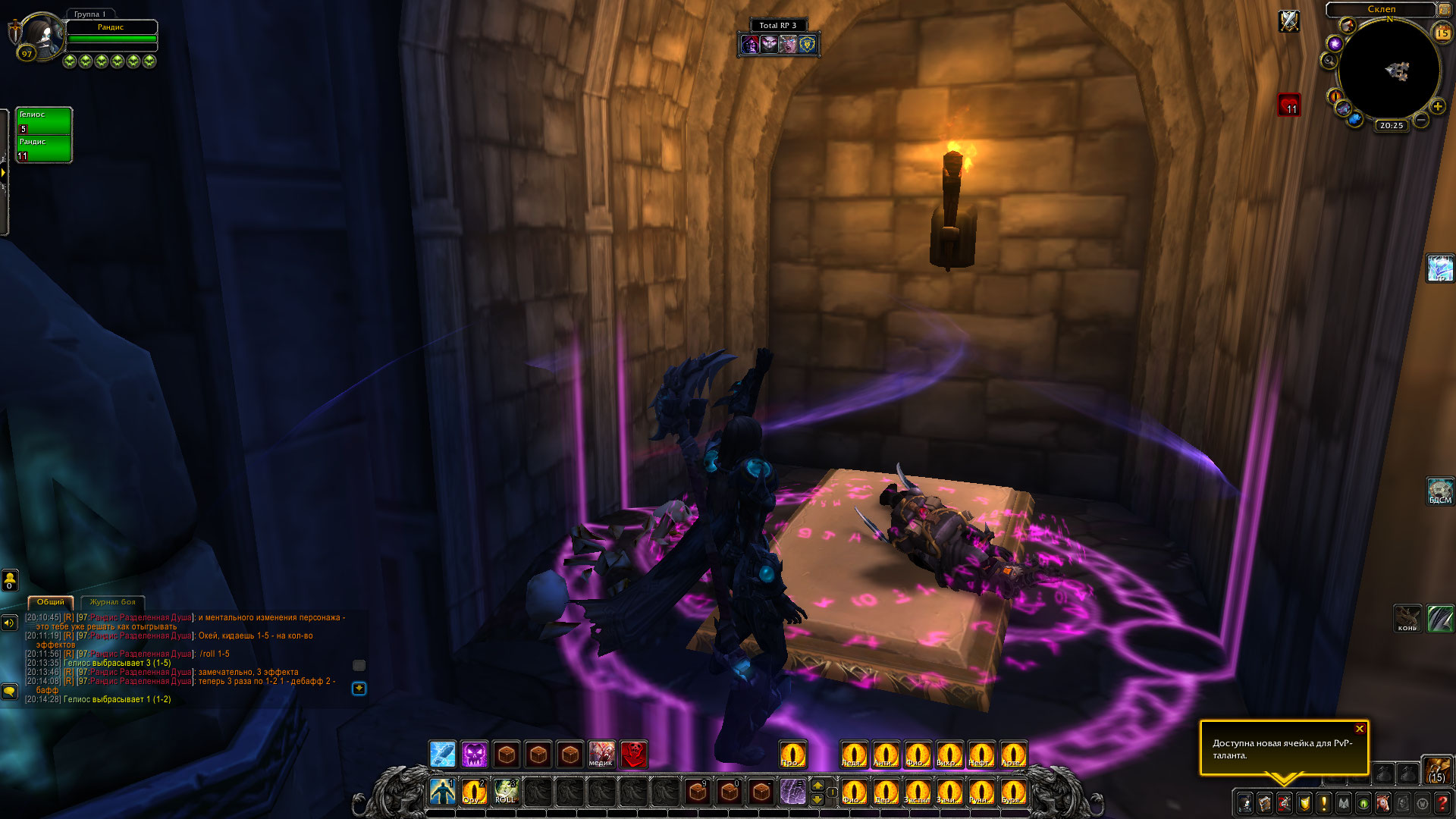Viewport: 1456px width, 819px height.
Task: Zoom out the minimap with minus button
Action: tap(1421, 120)
